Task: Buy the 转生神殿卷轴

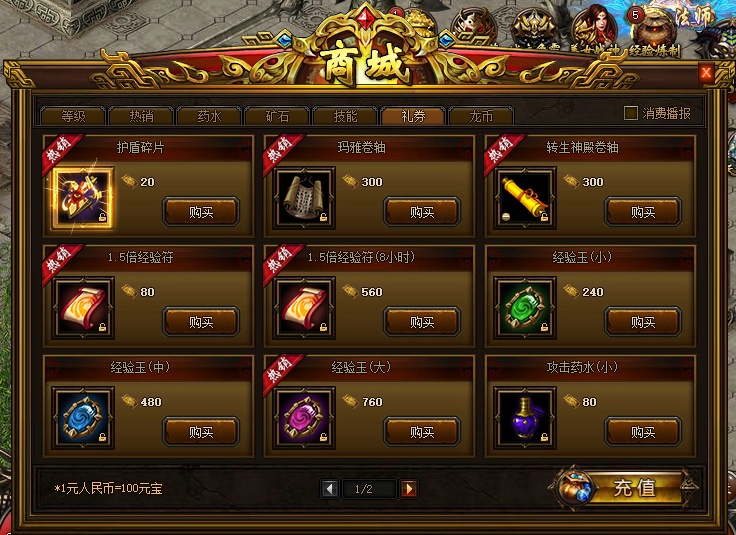Action: [x=643, y=211]
